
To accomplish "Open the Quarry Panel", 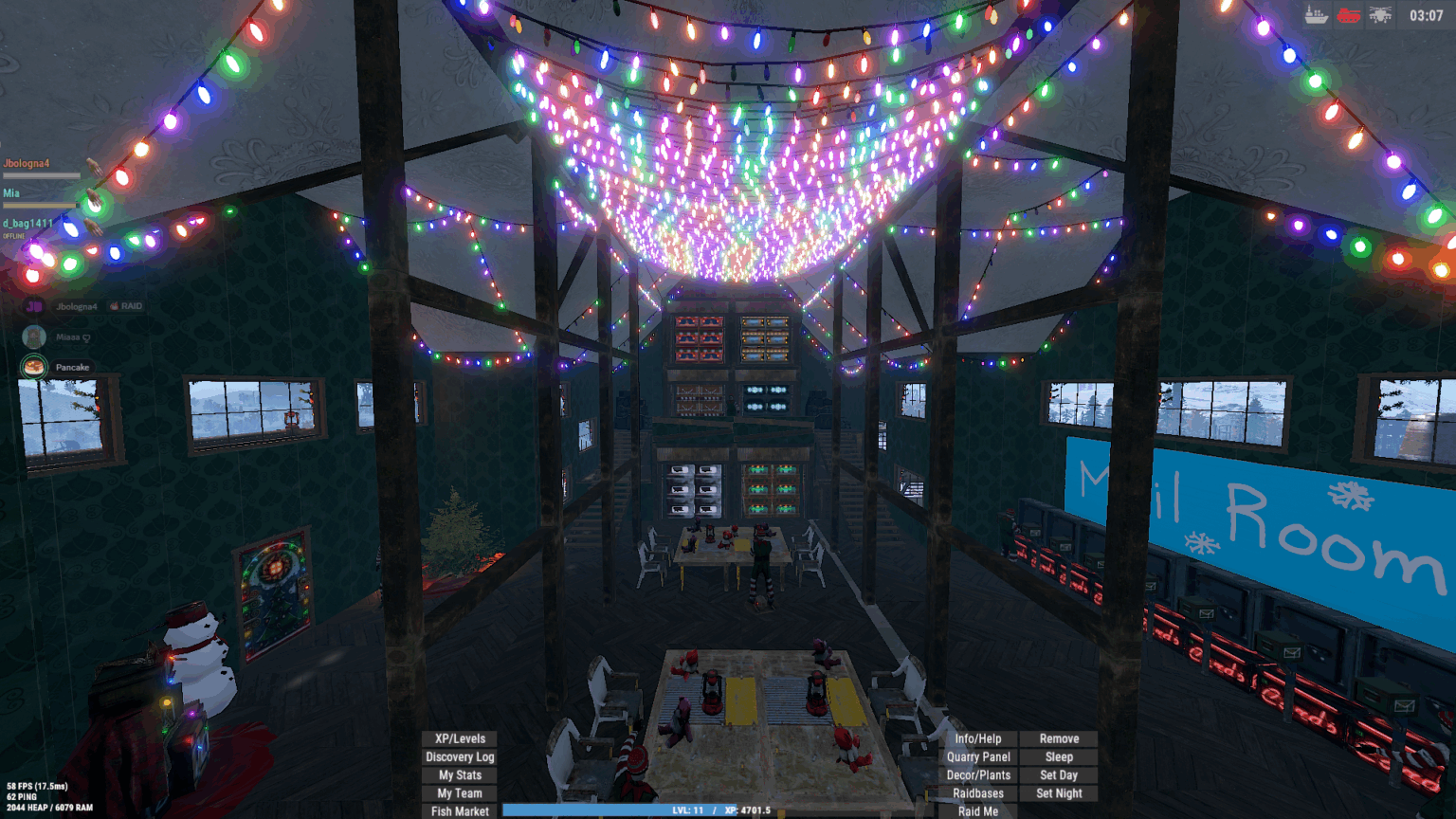I will (978, 756).
